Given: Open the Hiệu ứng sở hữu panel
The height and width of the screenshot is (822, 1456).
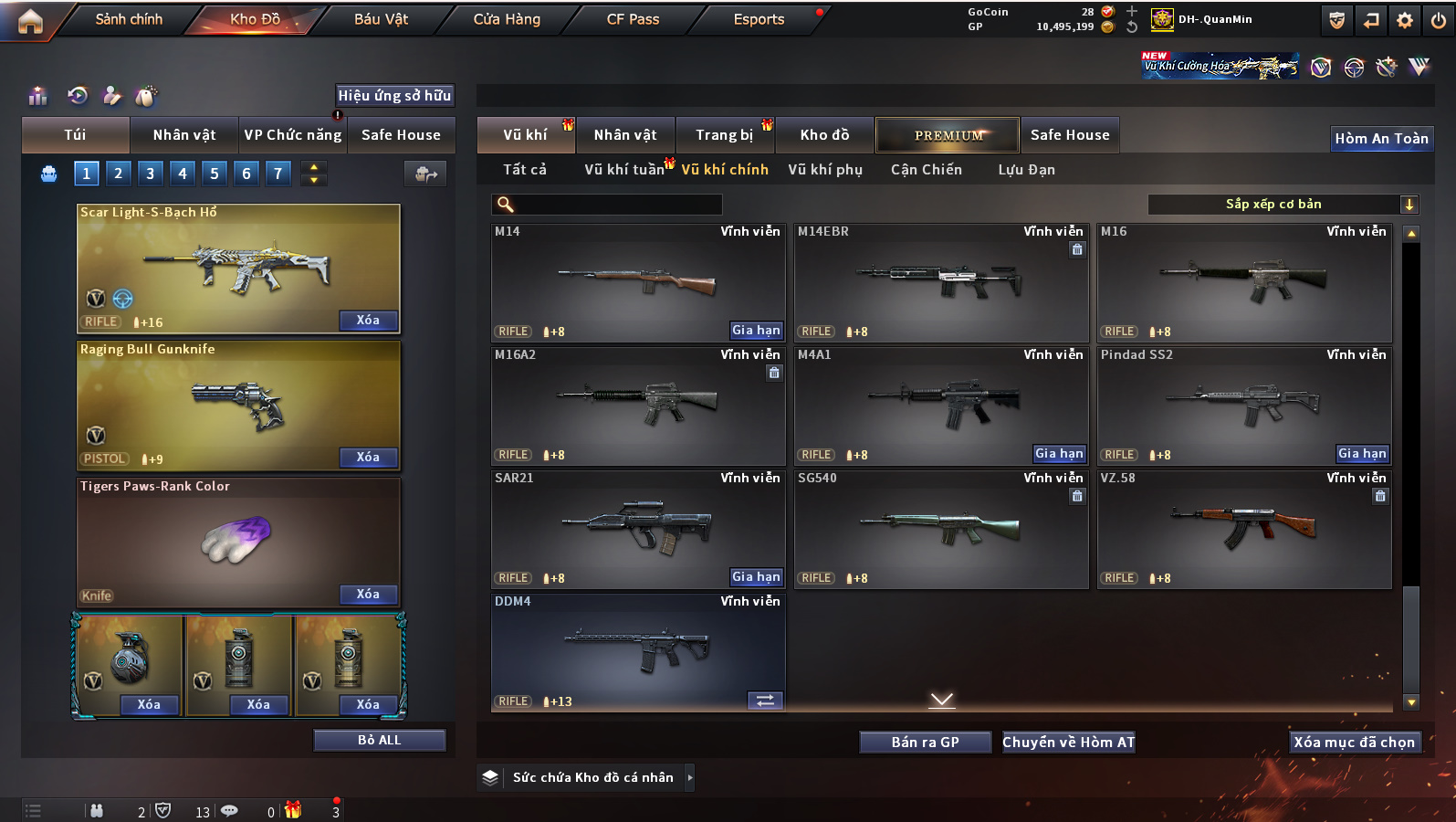Looking at the screenshot, I should pos(394,96).
